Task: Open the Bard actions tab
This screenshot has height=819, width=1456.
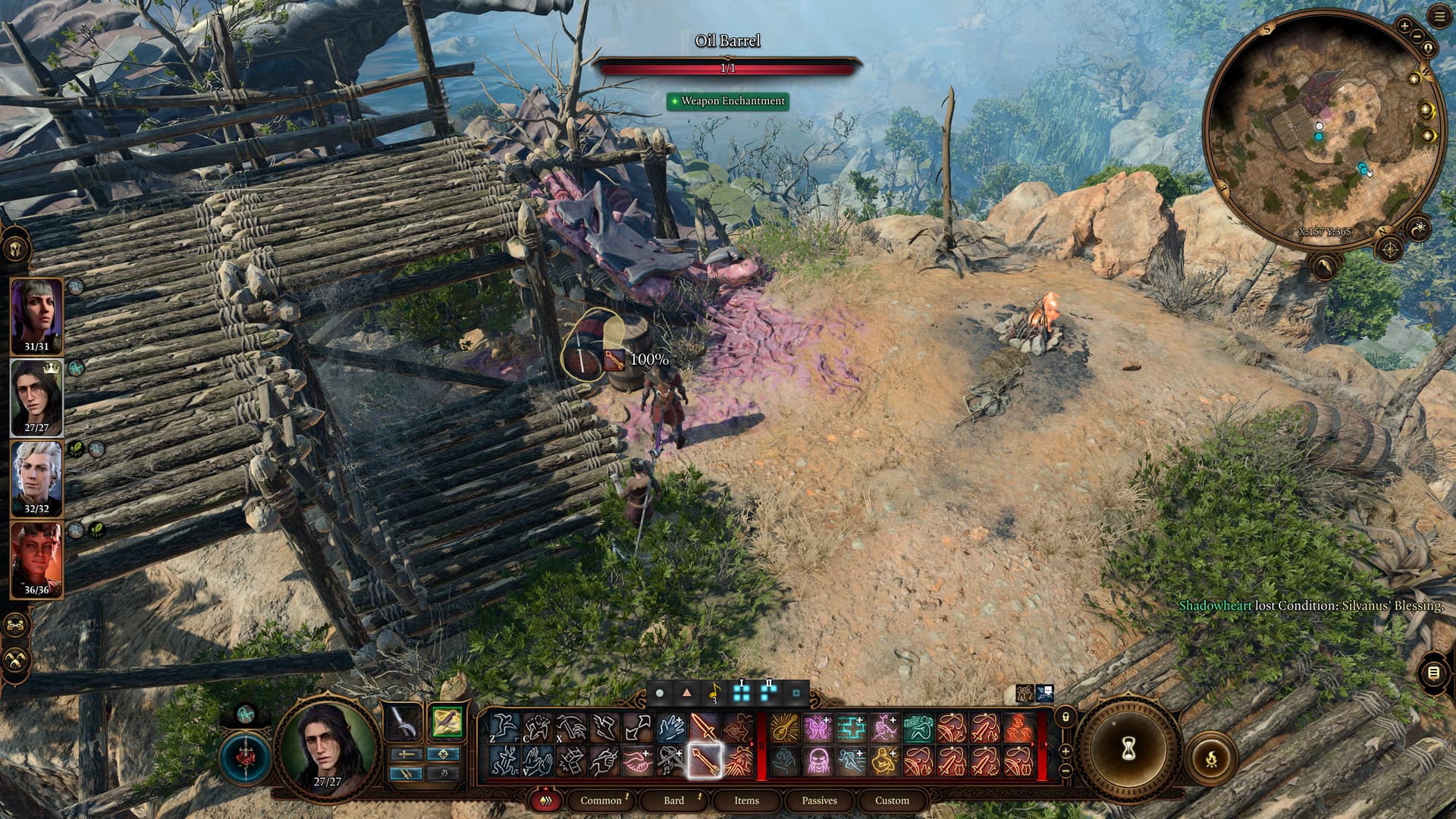Action: coord(673,800)
